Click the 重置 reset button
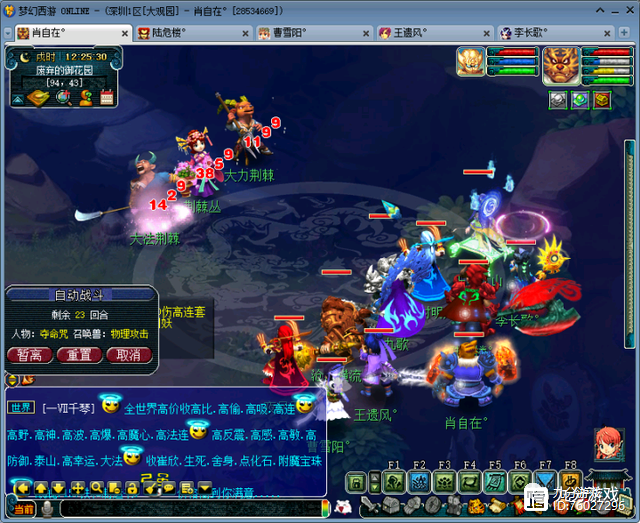 point(79,355)
